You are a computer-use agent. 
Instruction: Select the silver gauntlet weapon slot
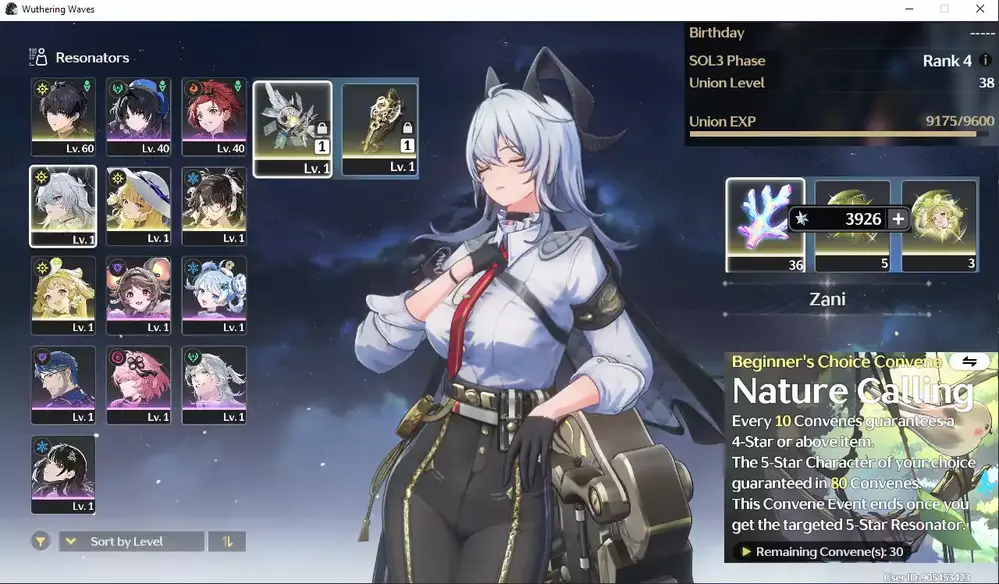pos(292,128)
